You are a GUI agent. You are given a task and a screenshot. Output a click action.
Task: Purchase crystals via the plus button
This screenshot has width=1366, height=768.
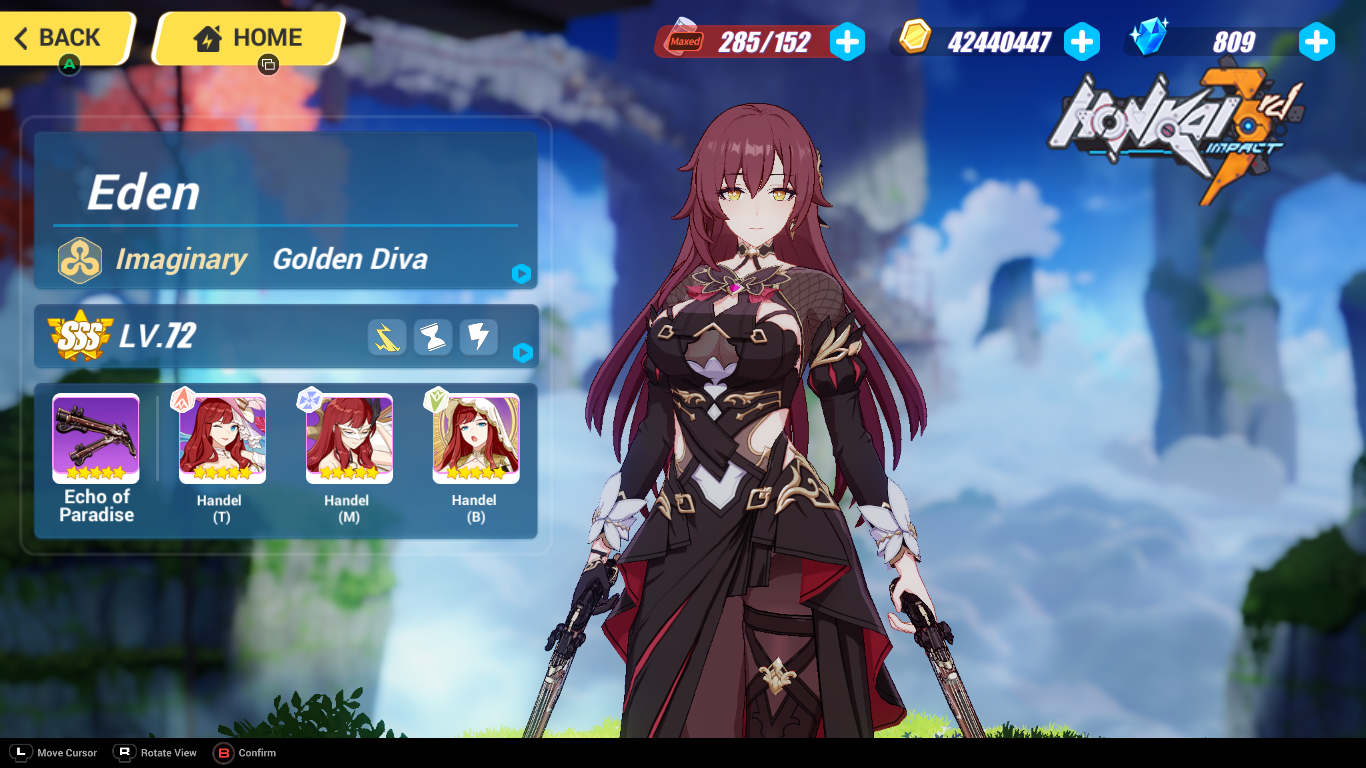1316,42
